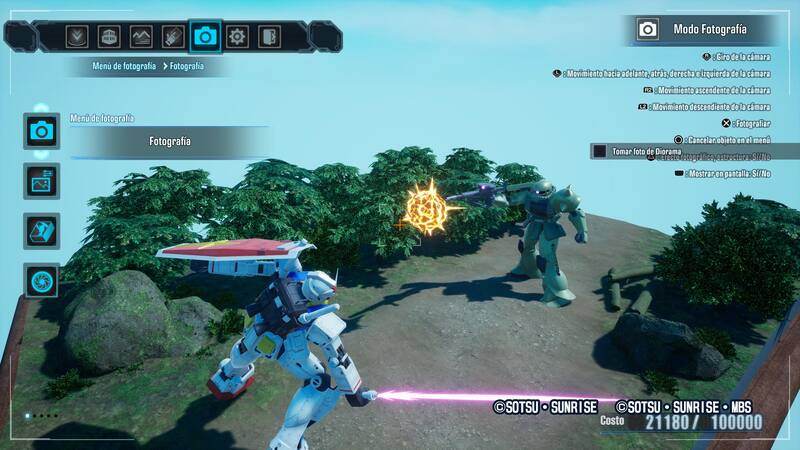Choose the Fotografía menu entry

tap(170, 142)
